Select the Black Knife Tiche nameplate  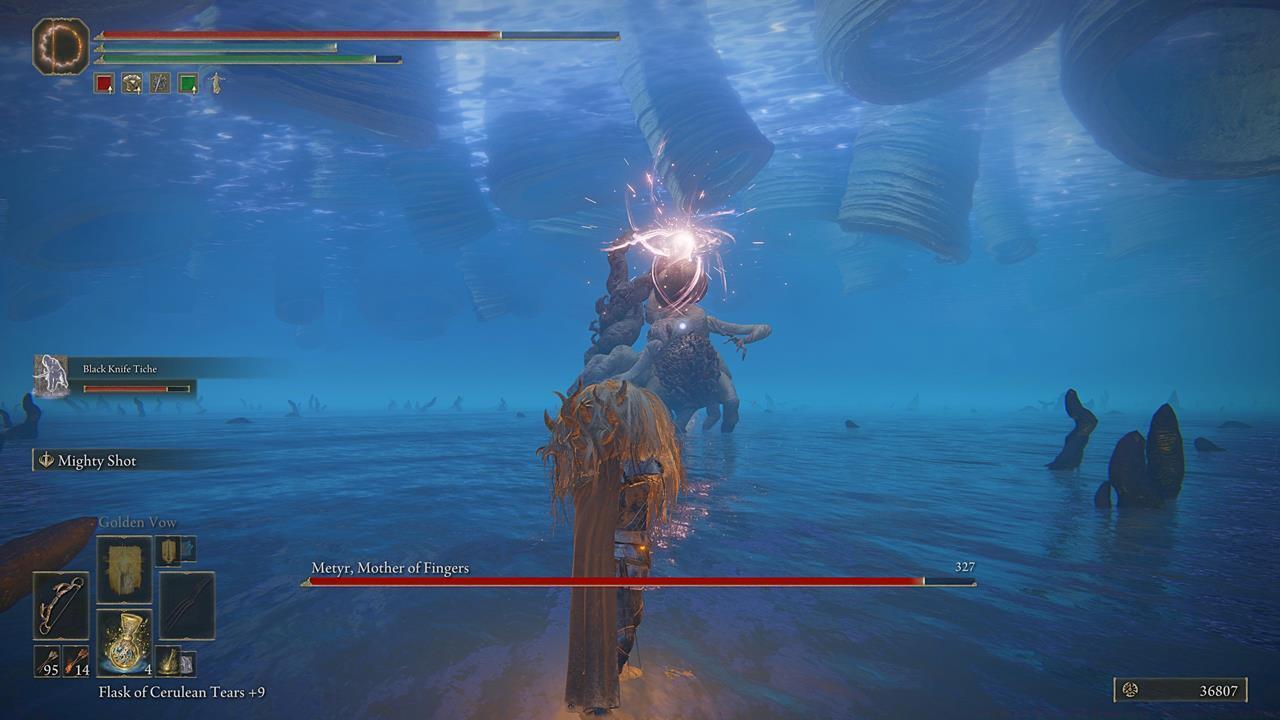120,370
